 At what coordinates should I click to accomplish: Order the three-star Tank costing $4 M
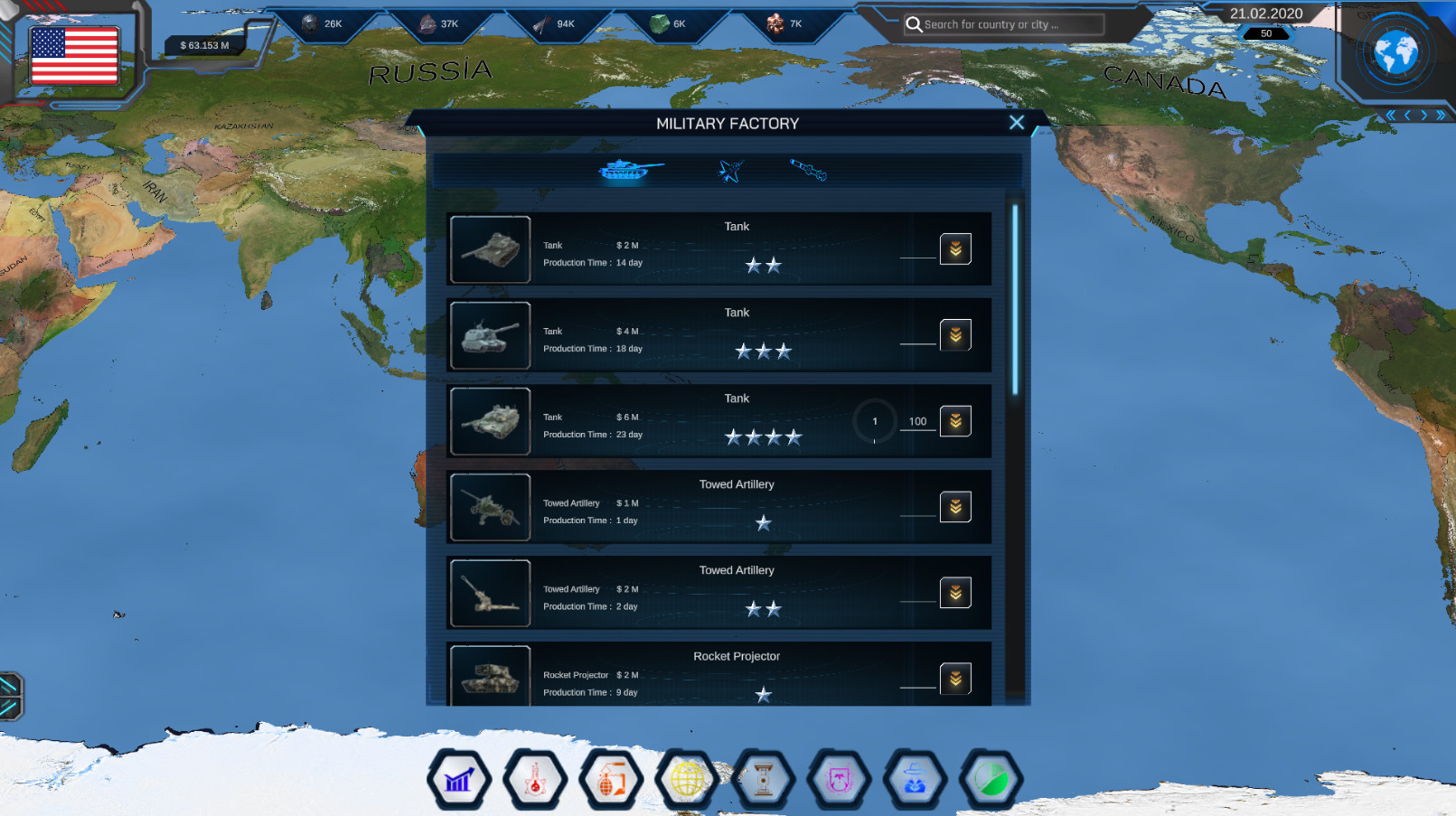[x=955, y=335]
